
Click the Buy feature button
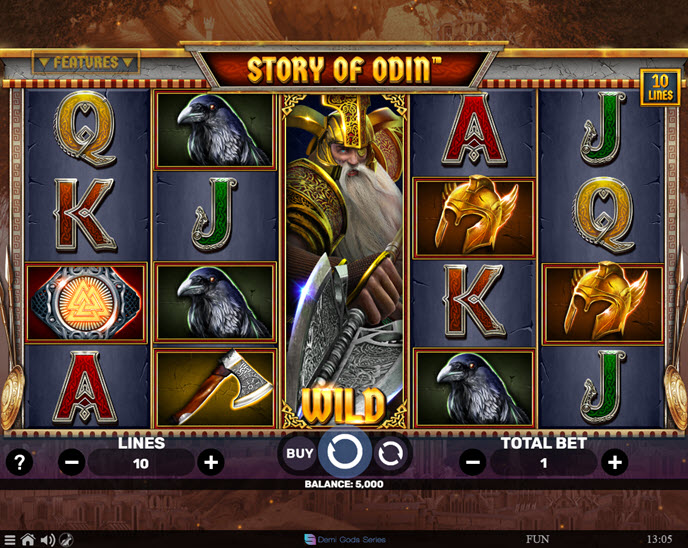(300, 453)
